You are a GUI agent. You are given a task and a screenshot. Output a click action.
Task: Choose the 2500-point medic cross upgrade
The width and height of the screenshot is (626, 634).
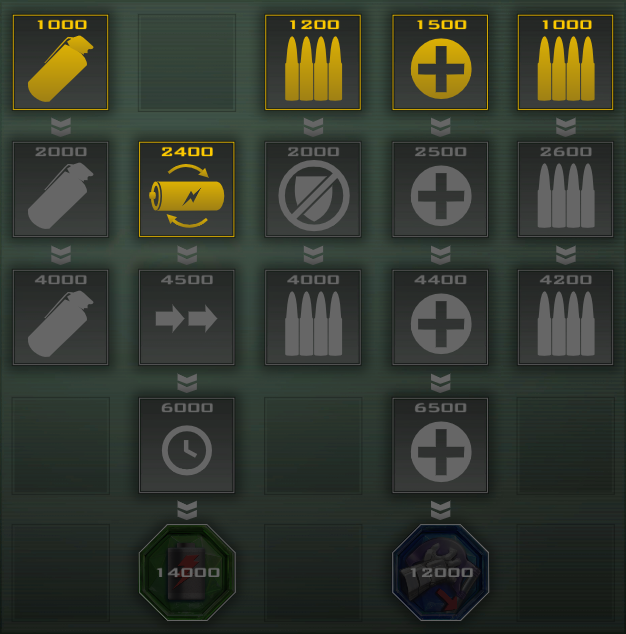tap(440, 189)
